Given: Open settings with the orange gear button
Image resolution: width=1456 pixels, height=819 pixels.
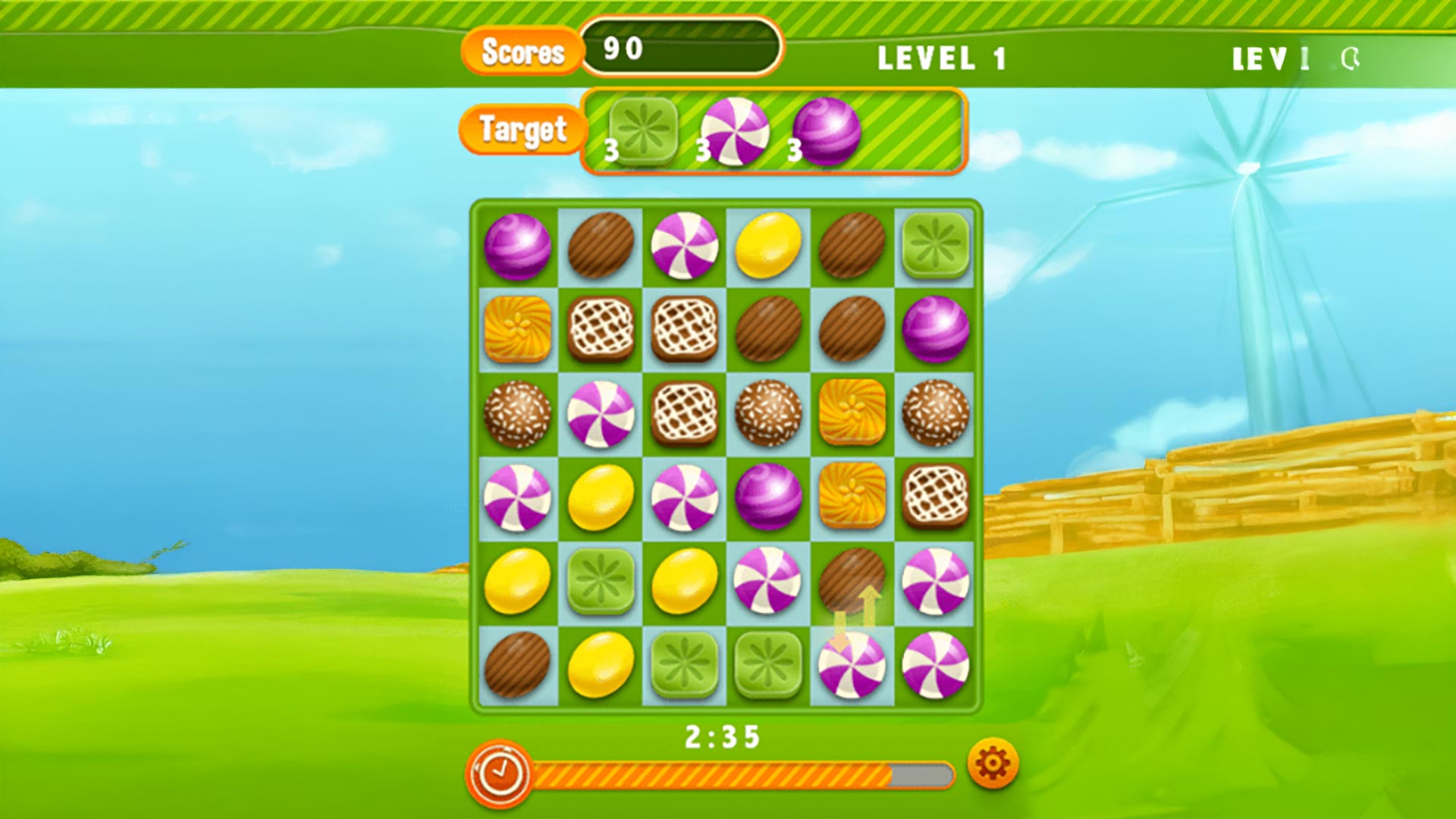Looking at the screenshot, I should [993, 763].
